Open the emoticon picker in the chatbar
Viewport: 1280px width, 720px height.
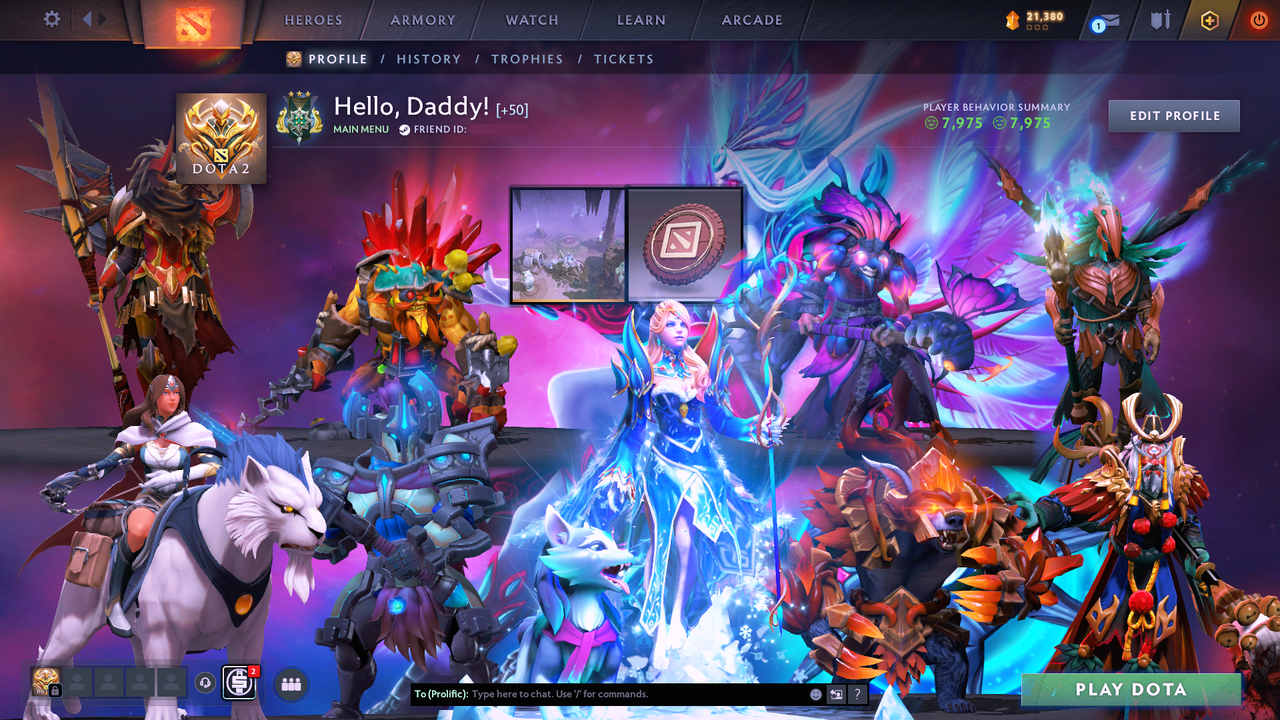pos(815,693)
